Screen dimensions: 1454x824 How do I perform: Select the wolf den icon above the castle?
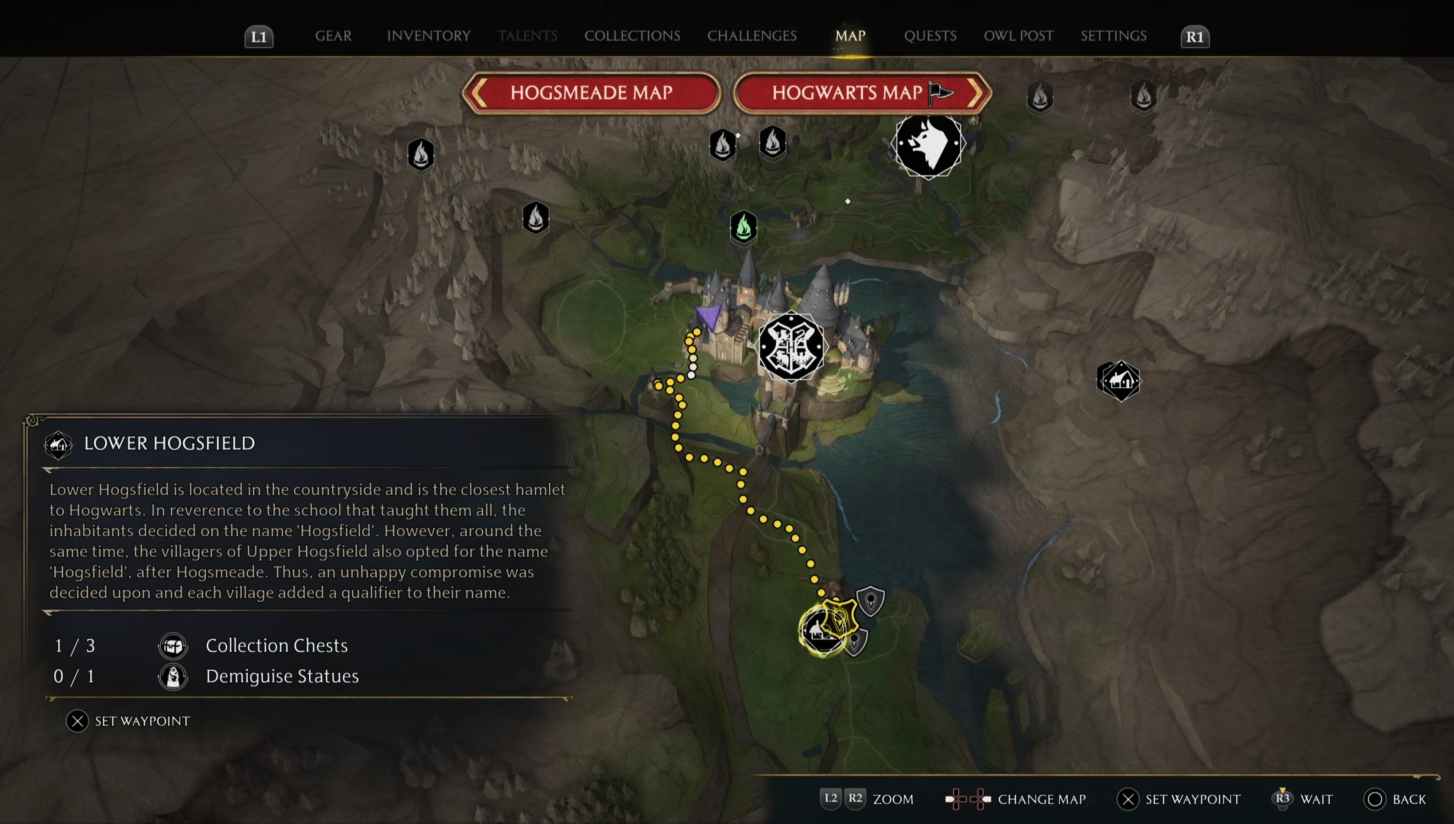[x=927, y=144]
